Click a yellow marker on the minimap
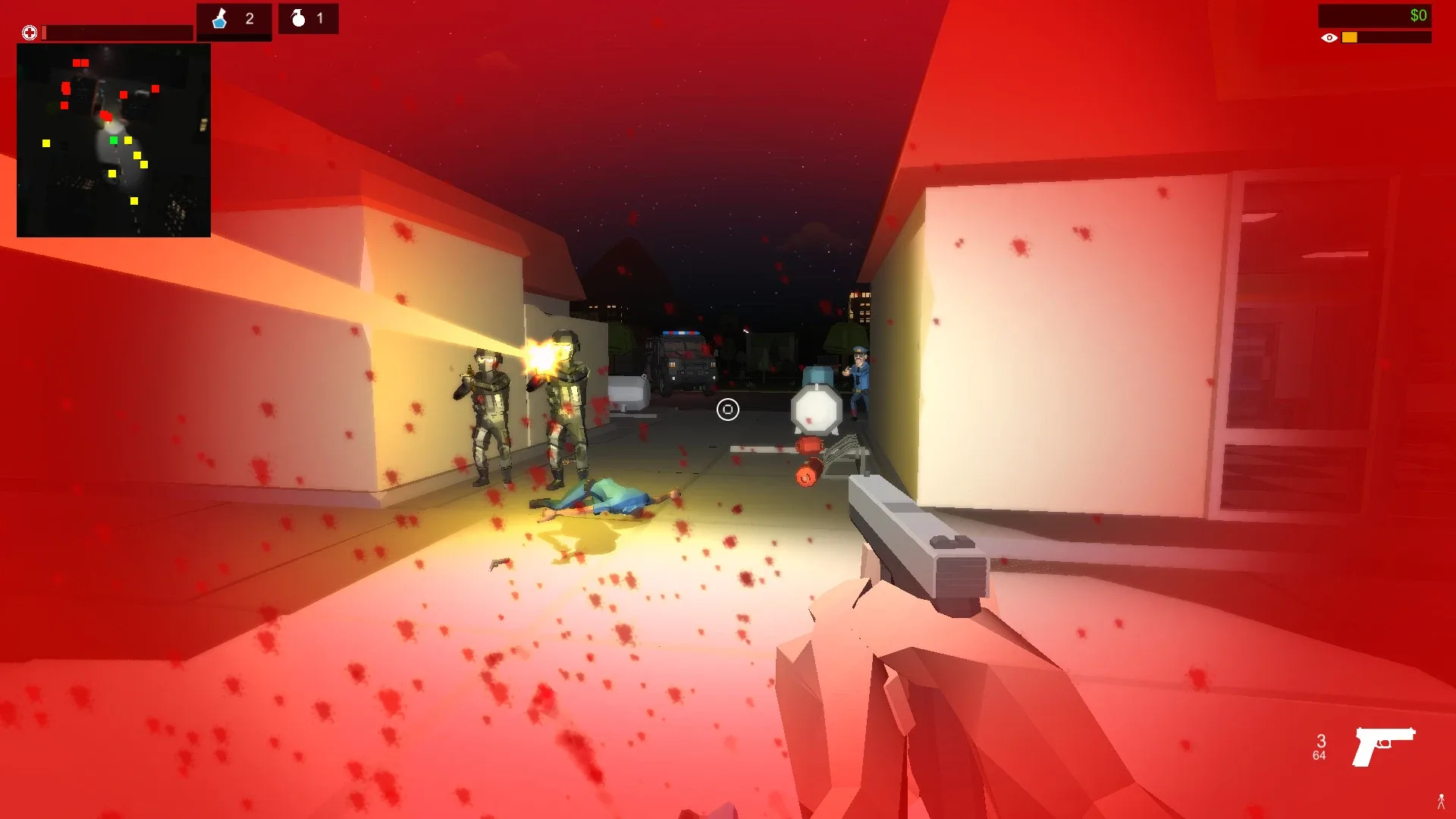The height and width of the screenshot is (819, 1456). pyautogui.click(x=127, y=141)
